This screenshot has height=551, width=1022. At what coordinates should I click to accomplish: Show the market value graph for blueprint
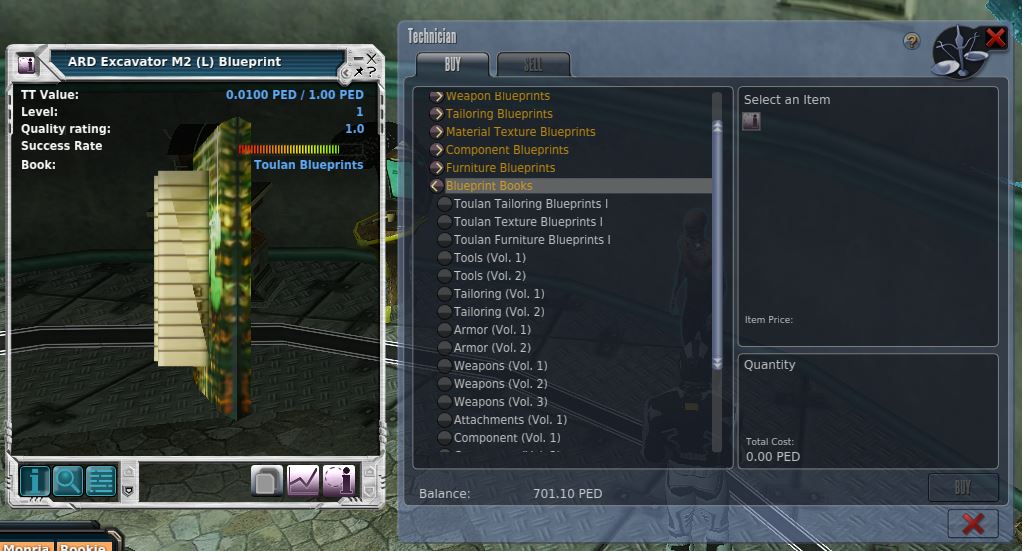click(303, 481)
